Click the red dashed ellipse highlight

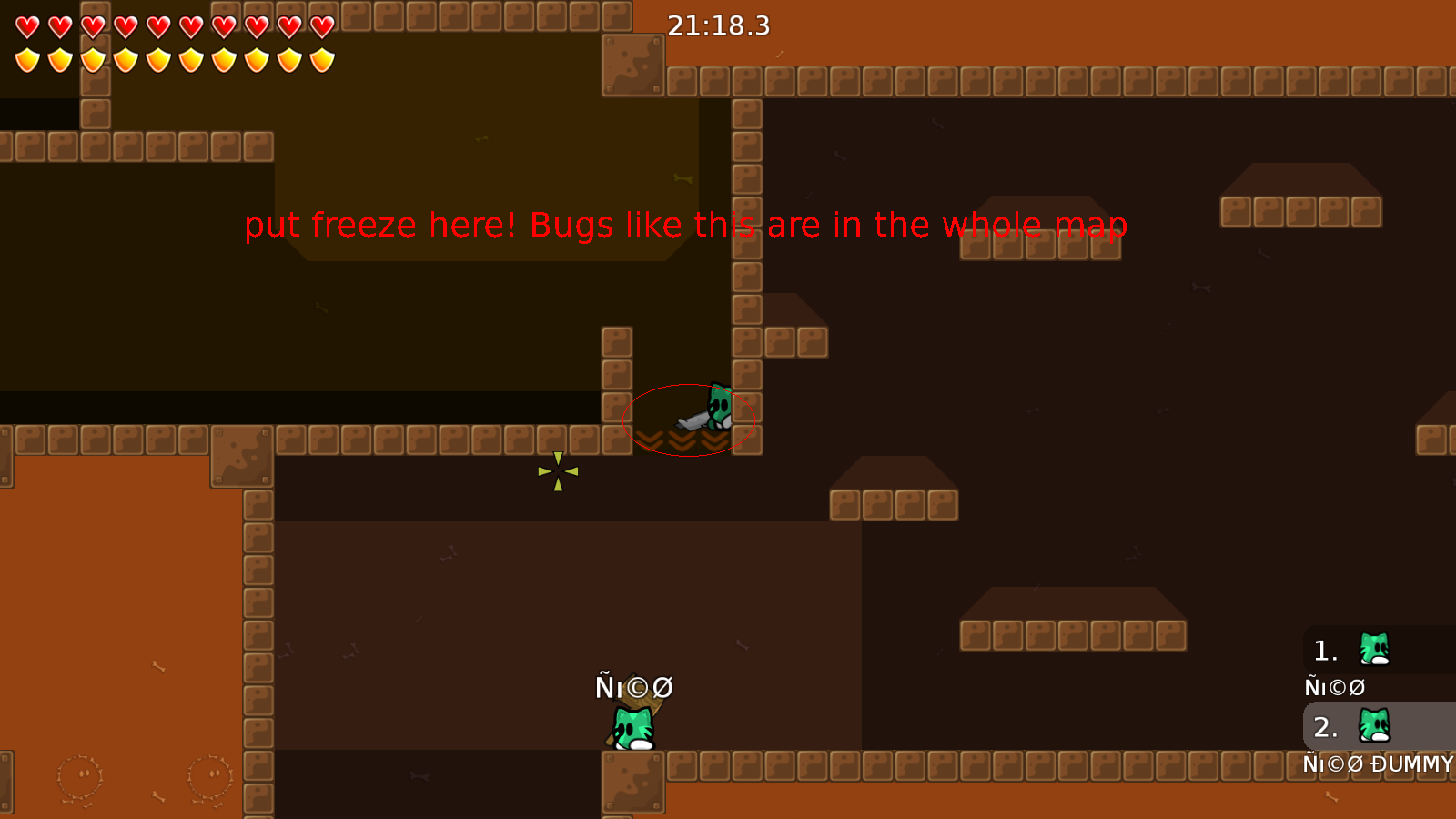689,421
